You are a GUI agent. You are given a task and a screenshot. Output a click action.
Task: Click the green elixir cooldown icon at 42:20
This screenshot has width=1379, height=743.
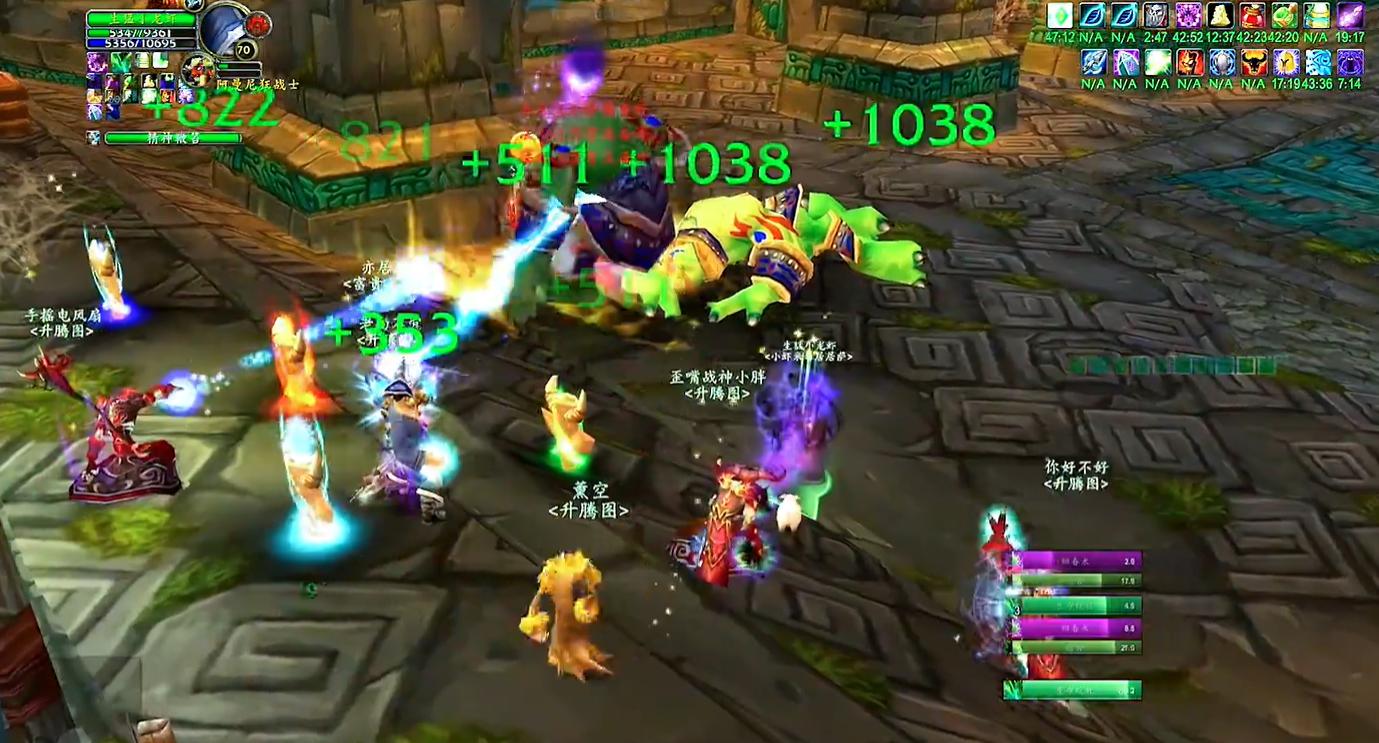coord(1284,15)
